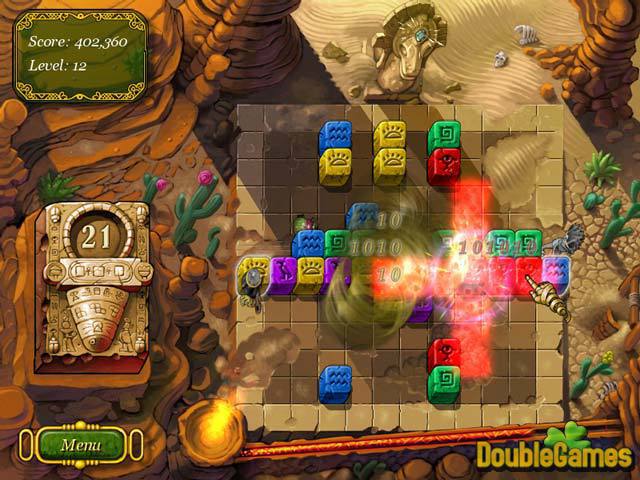640x480 pixels.
Task: Pick the yellow tile under the magnifying glass
Action: coord(253,270)
